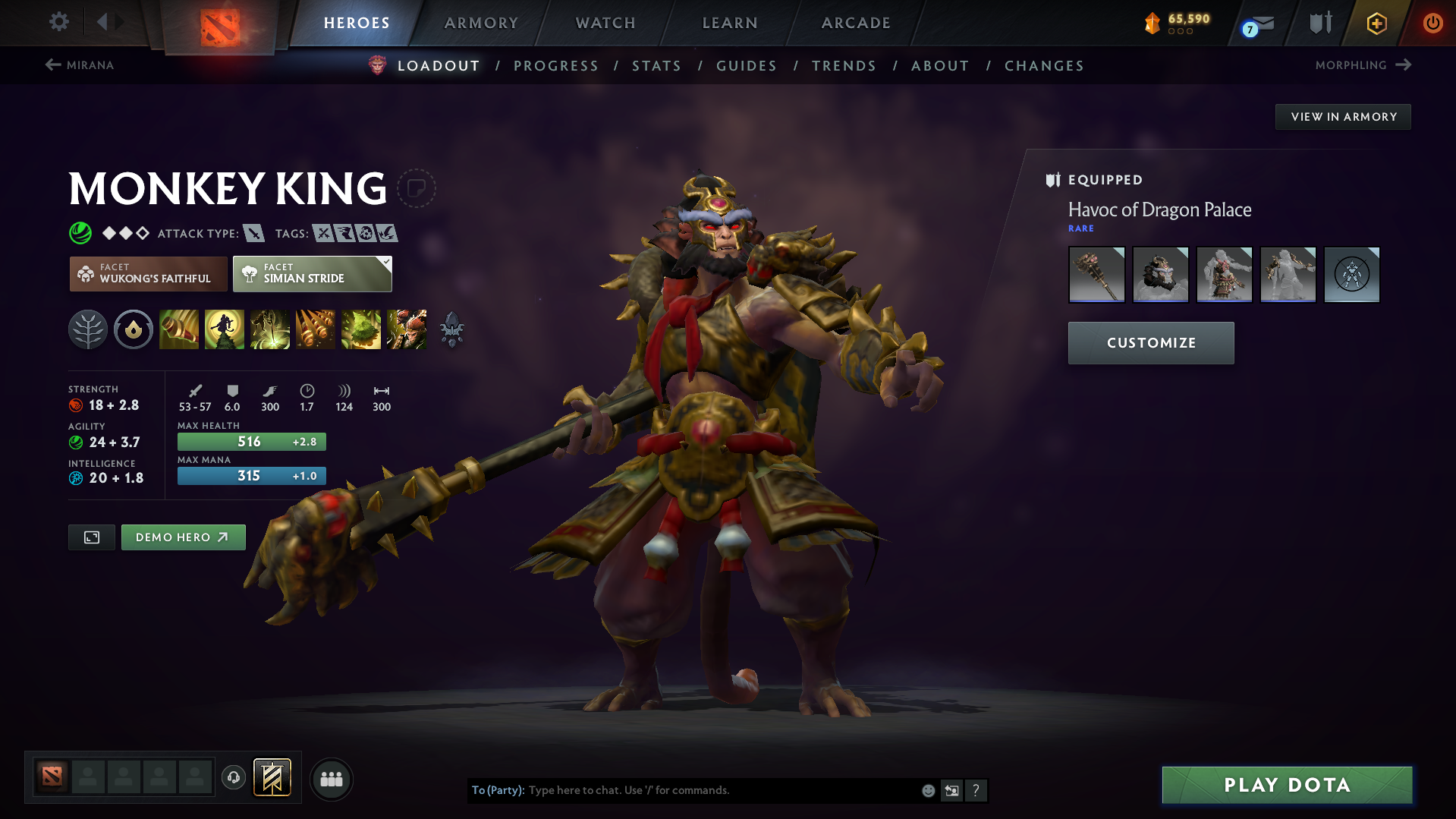Click the friends list icon near party slots
Image resolution: width=1456 pixels, height=819 pixels.
click(x=331, y=779)
